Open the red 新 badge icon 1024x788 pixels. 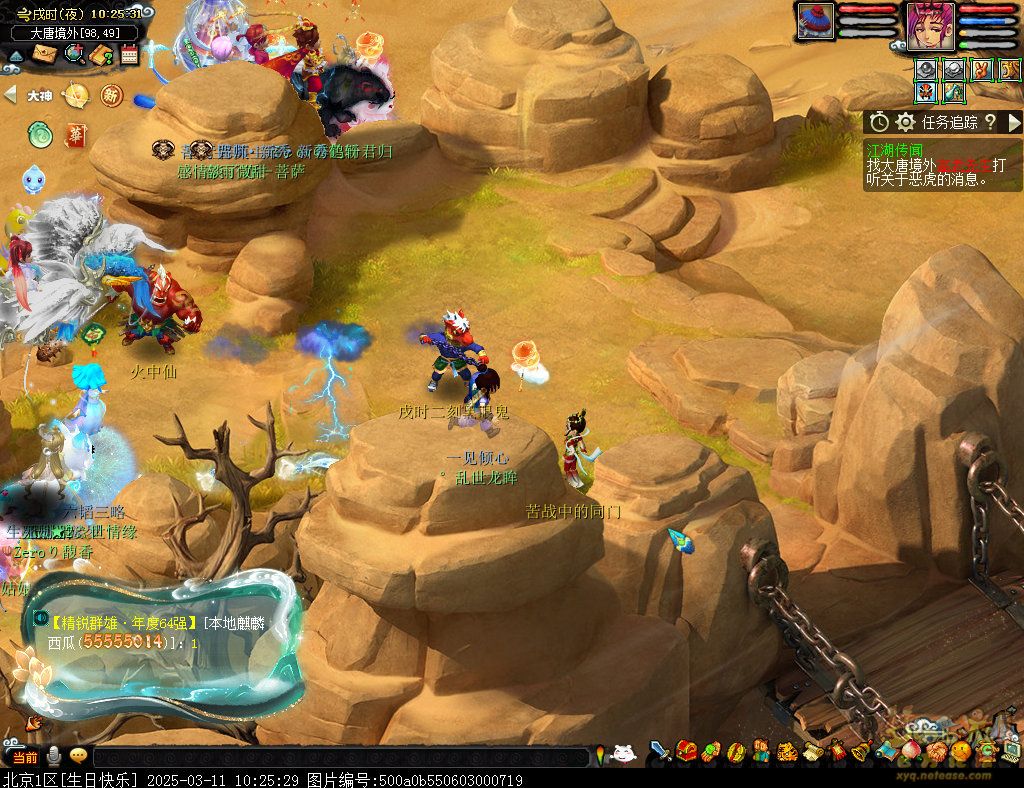(111, 96)
